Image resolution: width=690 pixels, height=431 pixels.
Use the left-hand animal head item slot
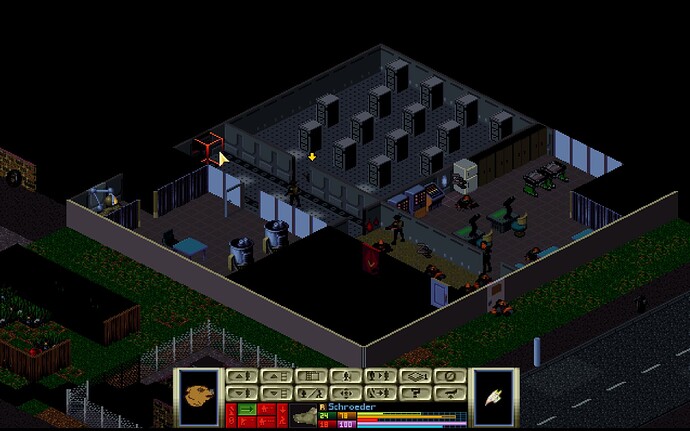pyautogui.click(x=199, y=393)
